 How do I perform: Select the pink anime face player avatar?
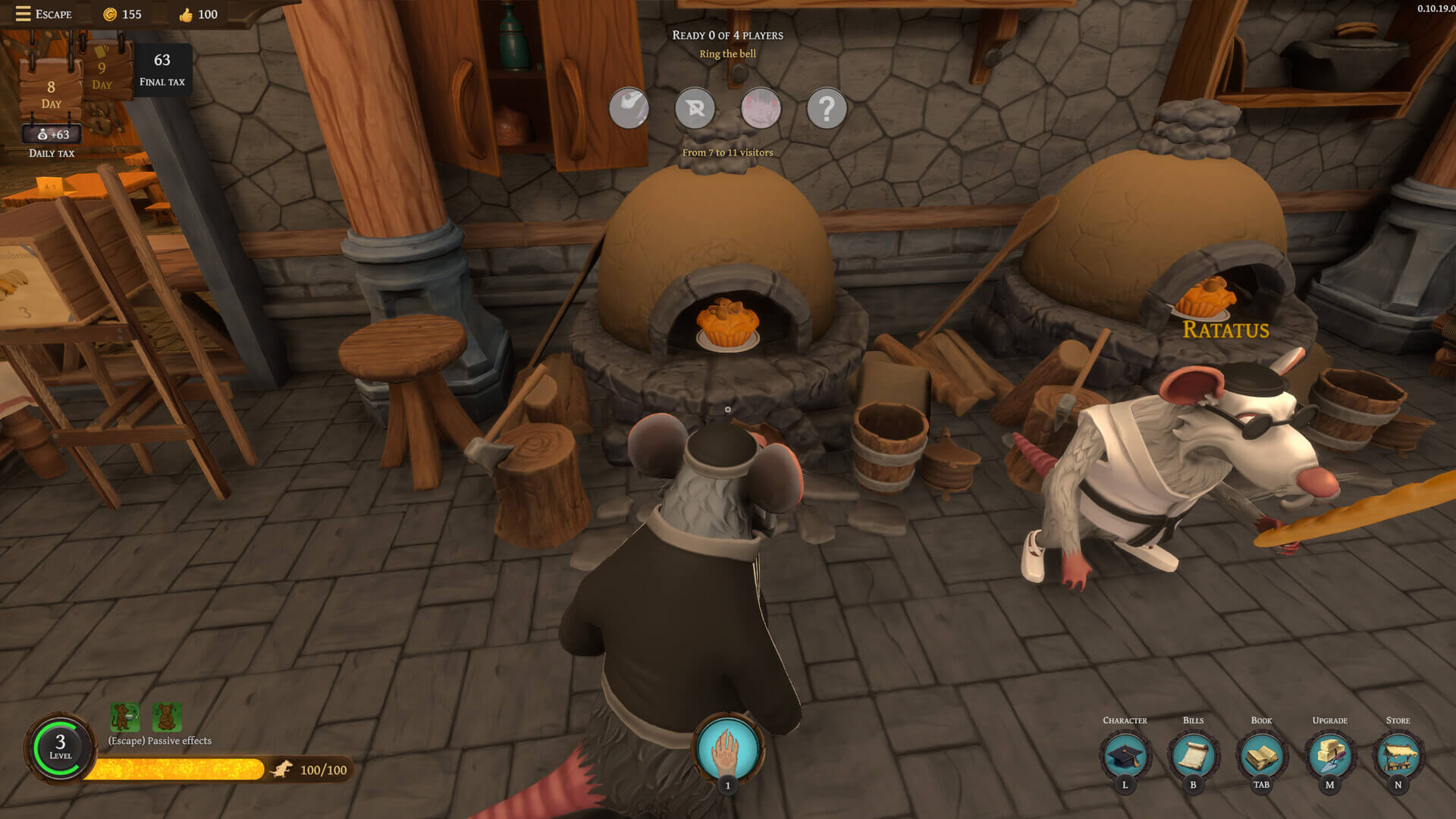(761, 109)
